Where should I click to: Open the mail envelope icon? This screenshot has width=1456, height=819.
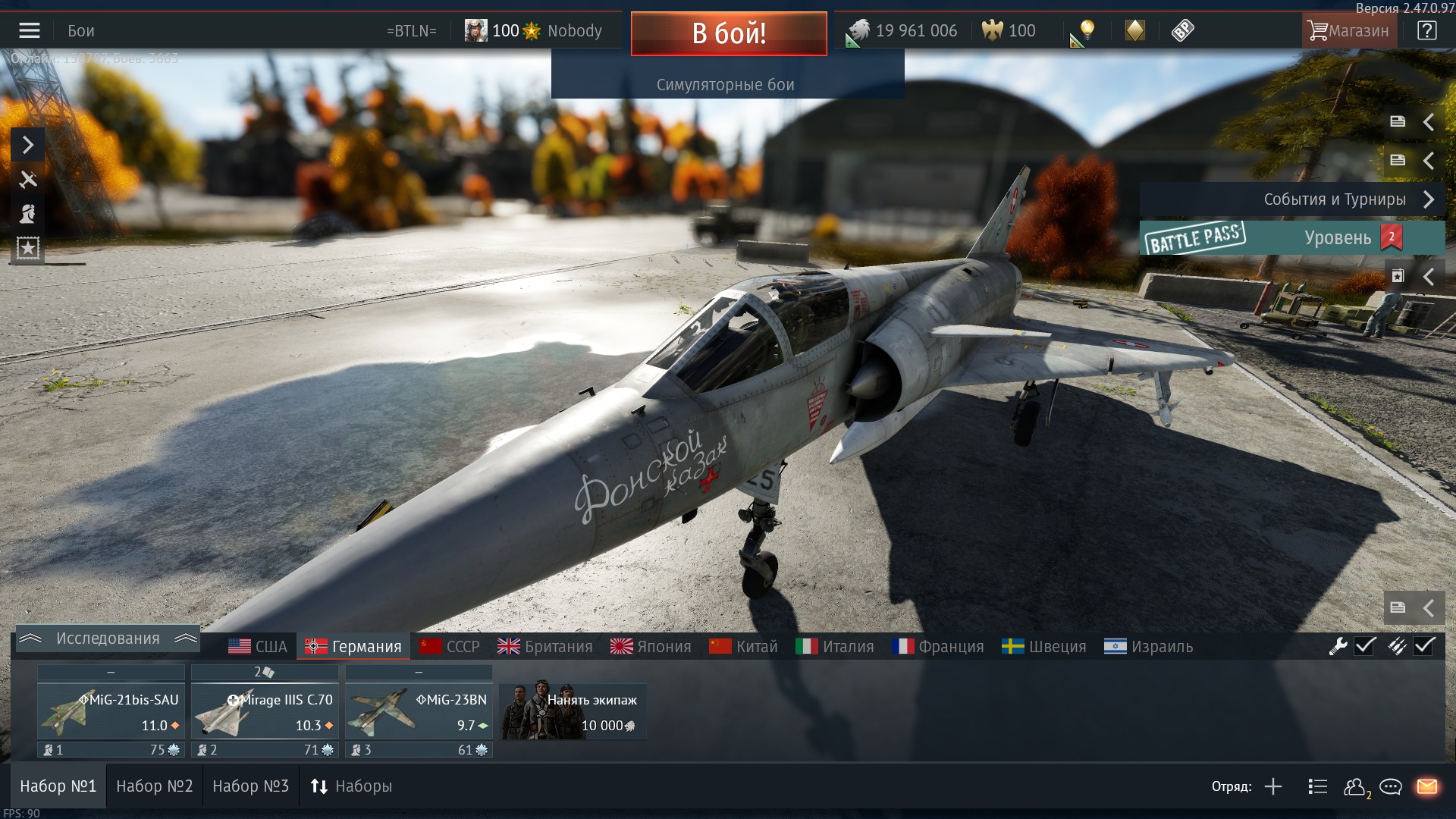(1426, 786)
